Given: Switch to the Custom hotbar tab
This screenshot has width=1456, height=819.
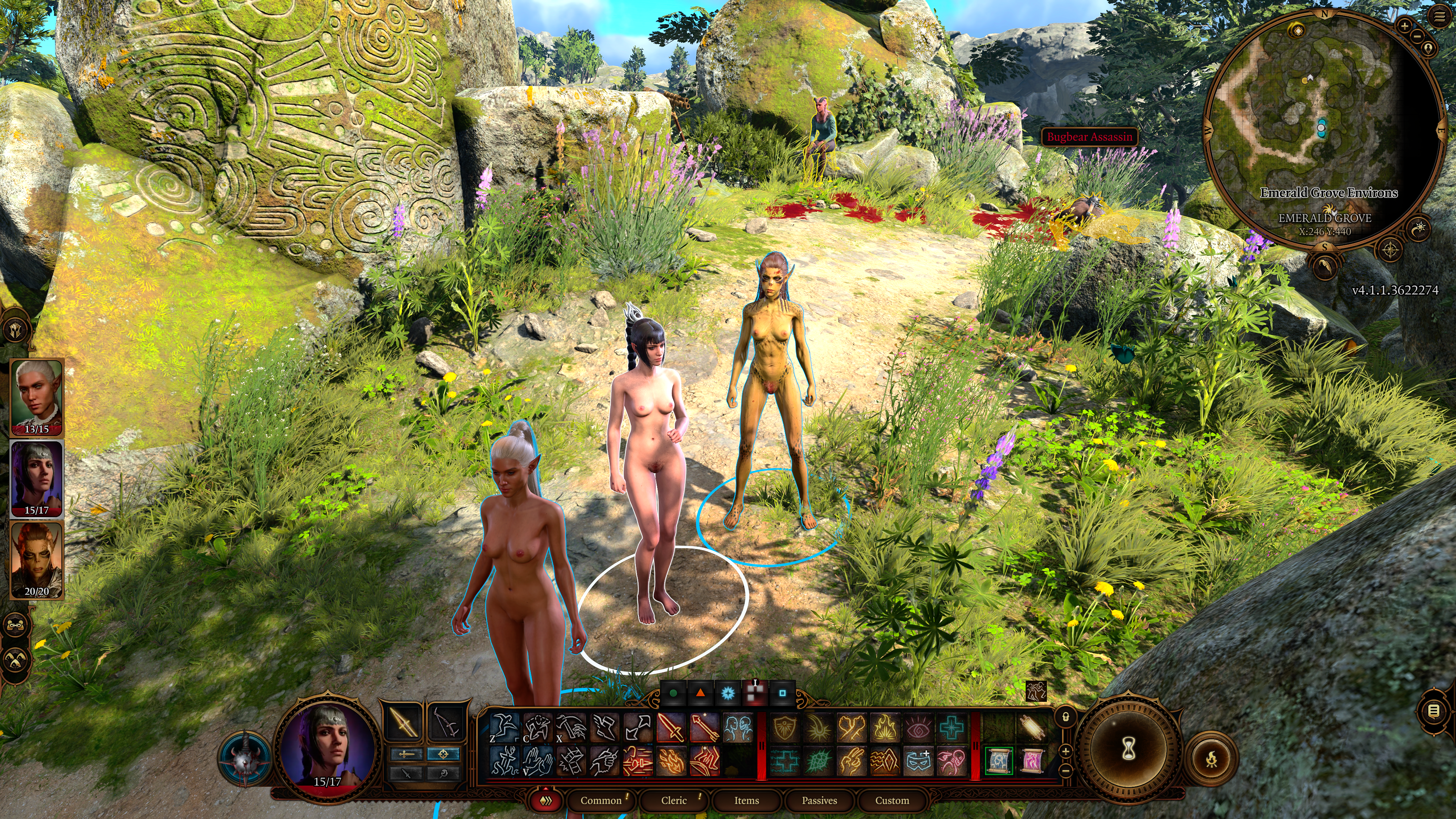Looking at the screenshot, I should 892,800.
